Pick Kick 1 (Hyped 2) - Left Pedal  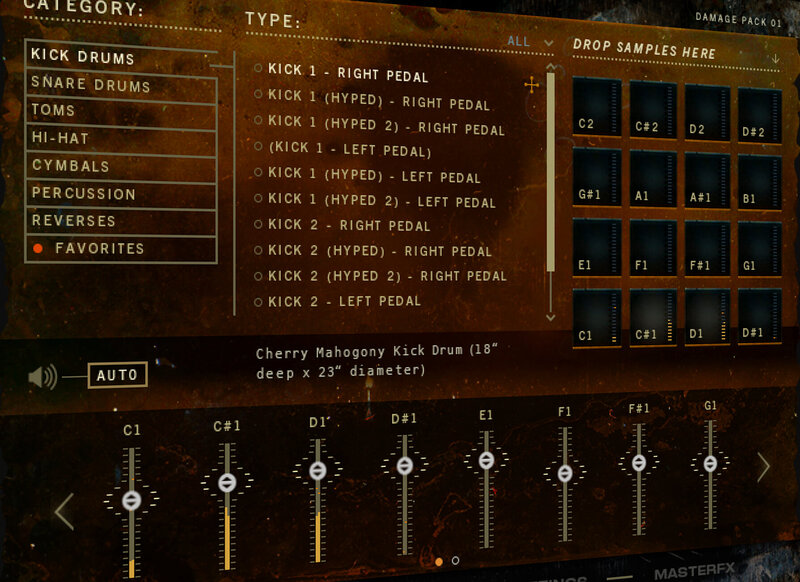tap(382, 201)
